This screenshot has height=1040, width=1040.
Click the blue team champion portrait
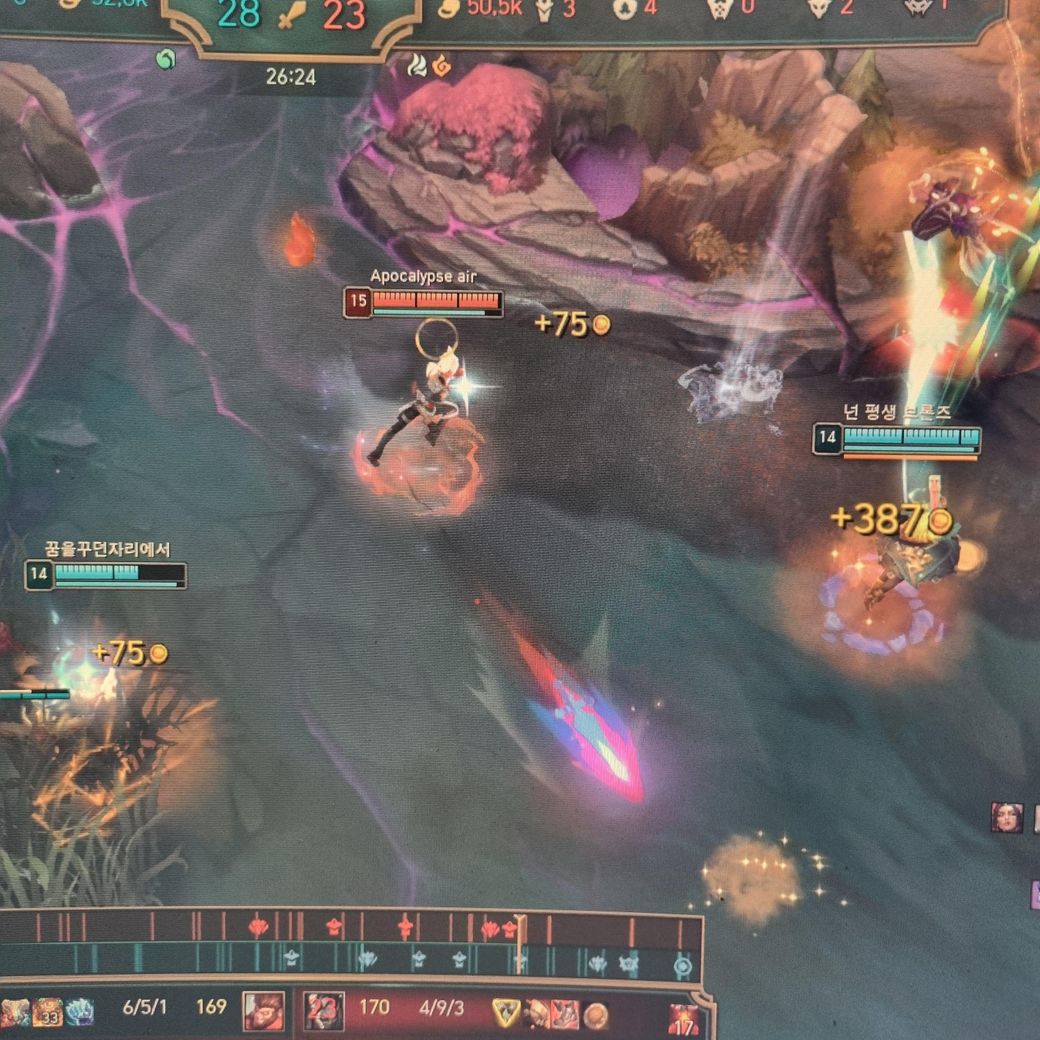point(263,1011)
